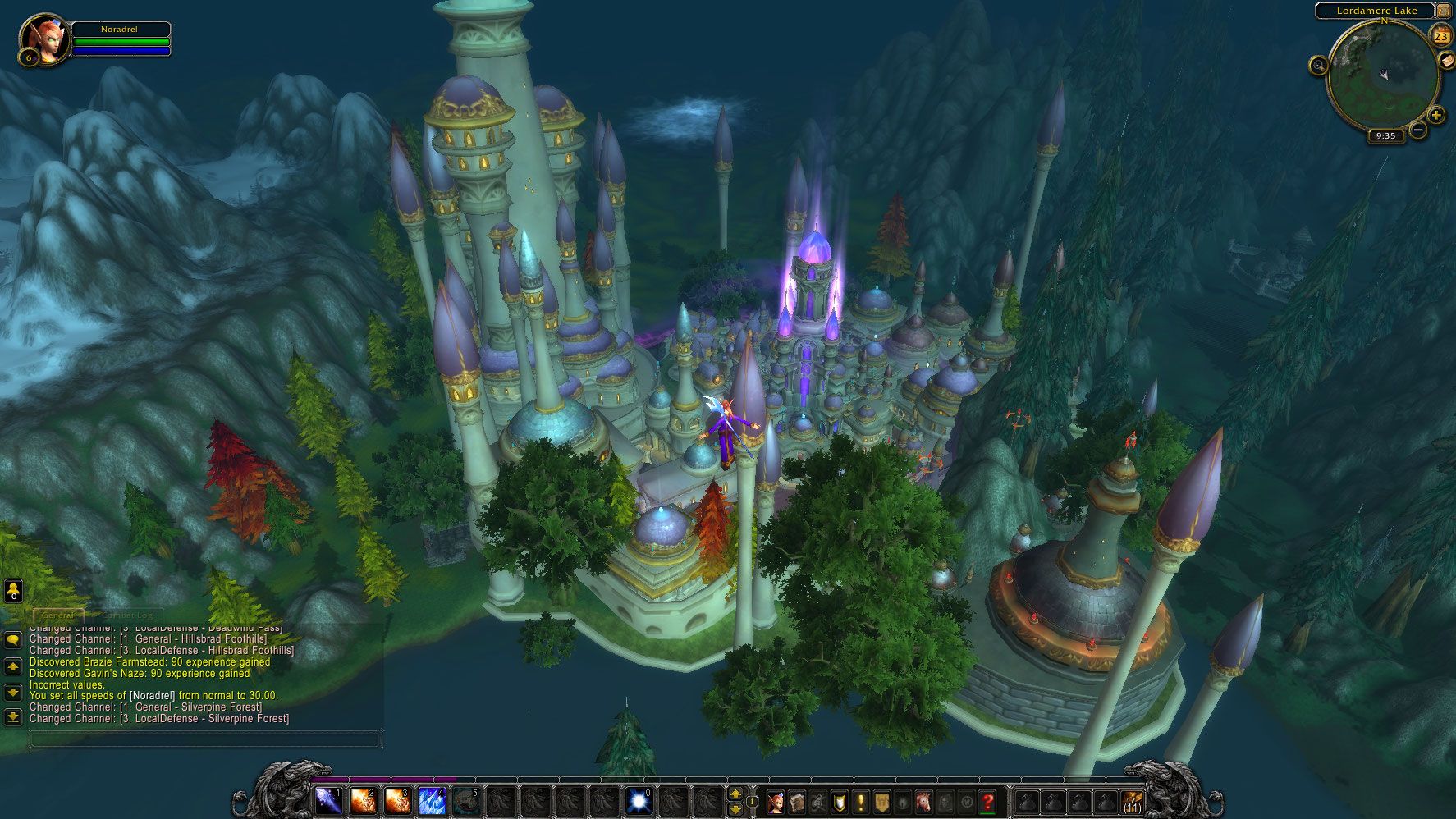Image resolution: width=1456 pixels, height=819 pixels.
Task: Click the red question mark help icon
Action: pos(987,800)
